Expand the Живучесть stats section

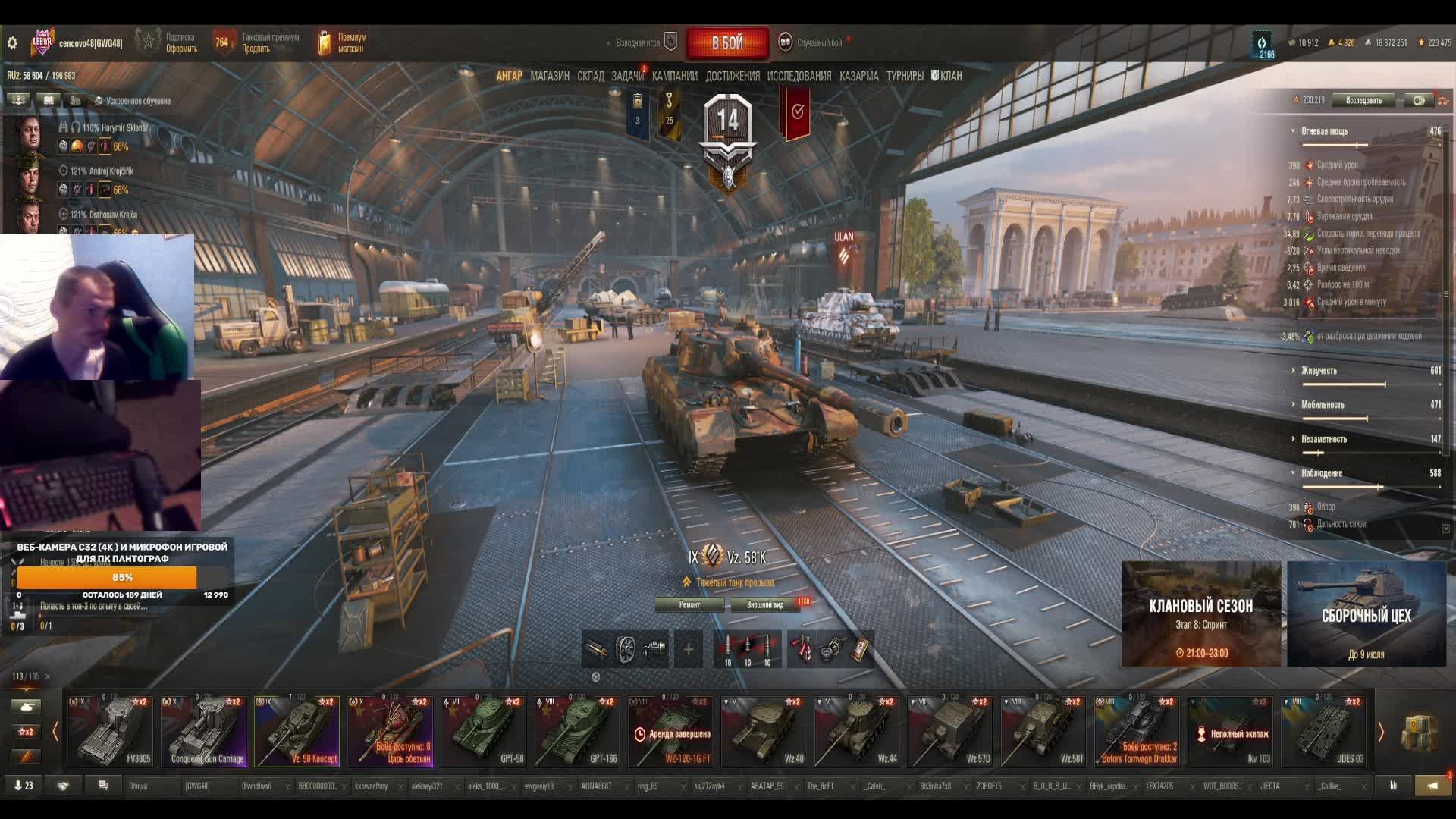(x=1319, y=371)
